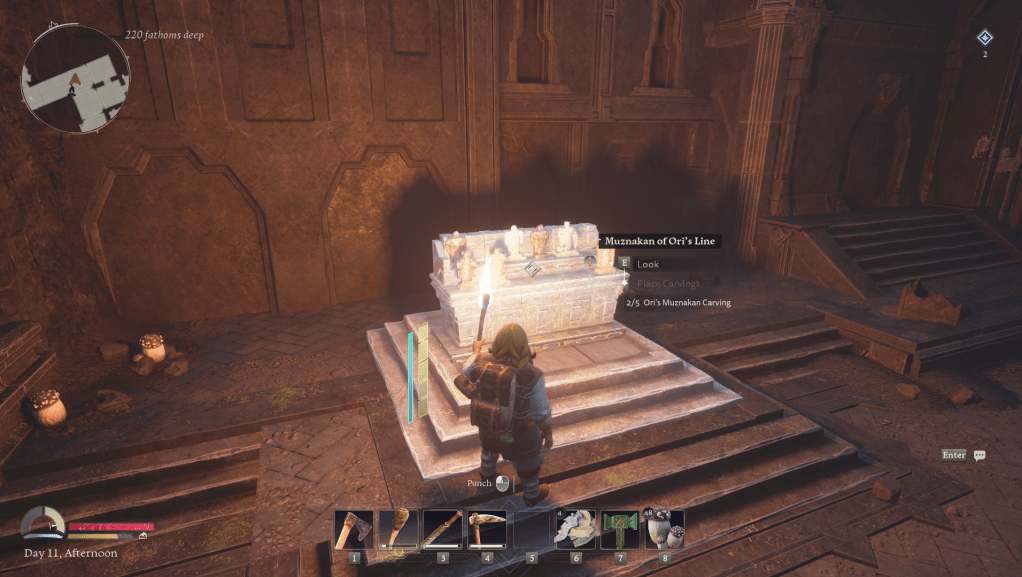Choose the pickaxe hotbar slot
The image size is (1022, 577).
tap(487, 529)
